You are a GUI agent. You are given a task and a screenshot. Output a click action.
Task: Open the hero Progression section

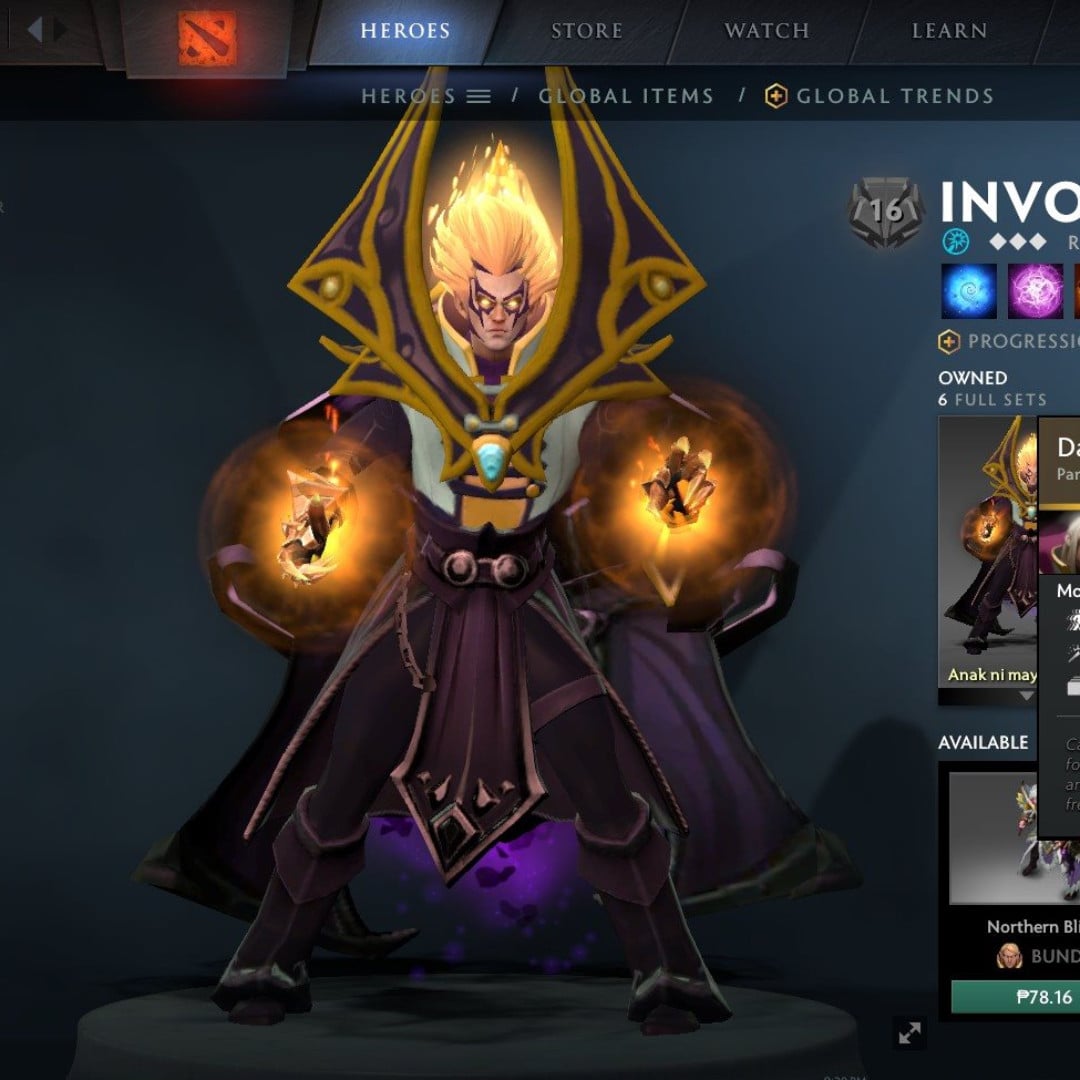[x=1010, y=342]
